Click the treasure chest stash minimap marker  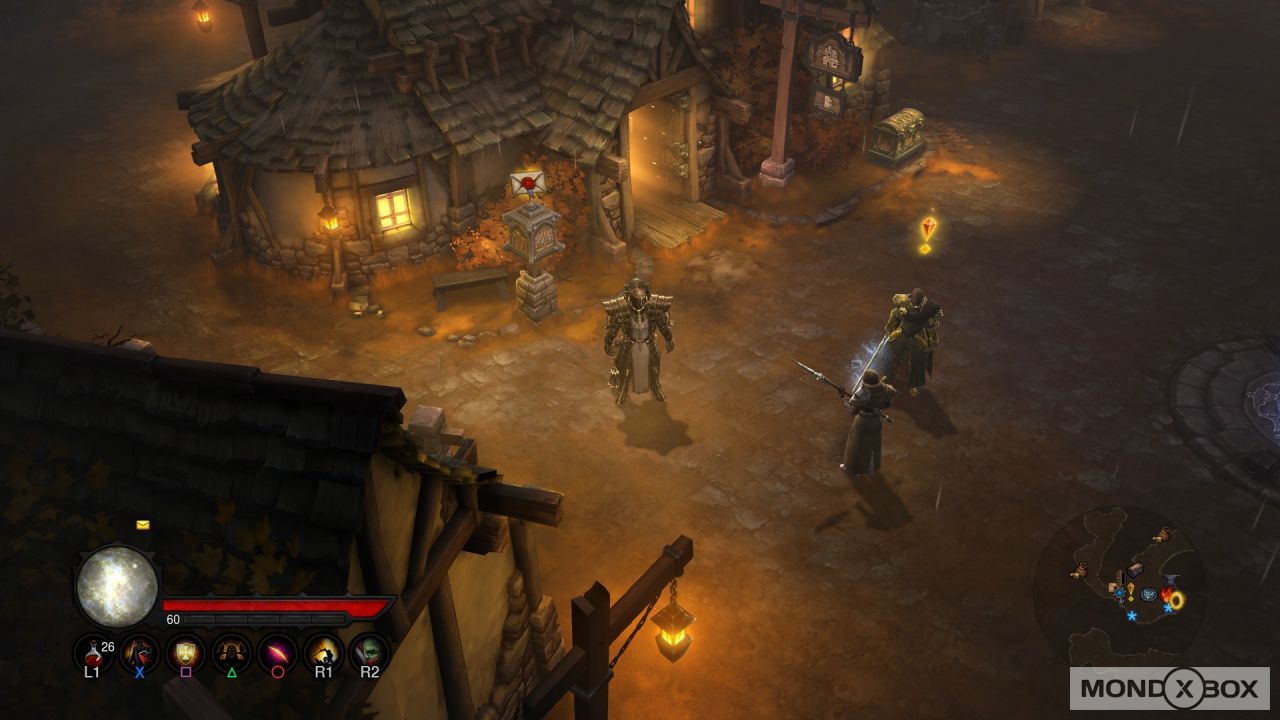click(1135, 569)
